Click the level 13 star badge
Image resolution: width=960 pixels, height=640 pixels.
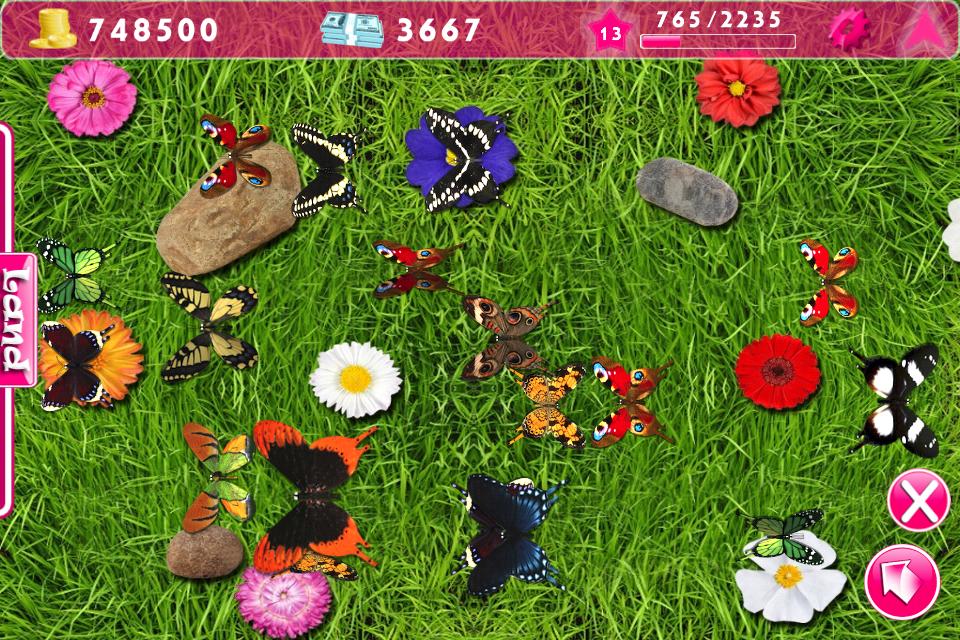[x=610, y=33]
